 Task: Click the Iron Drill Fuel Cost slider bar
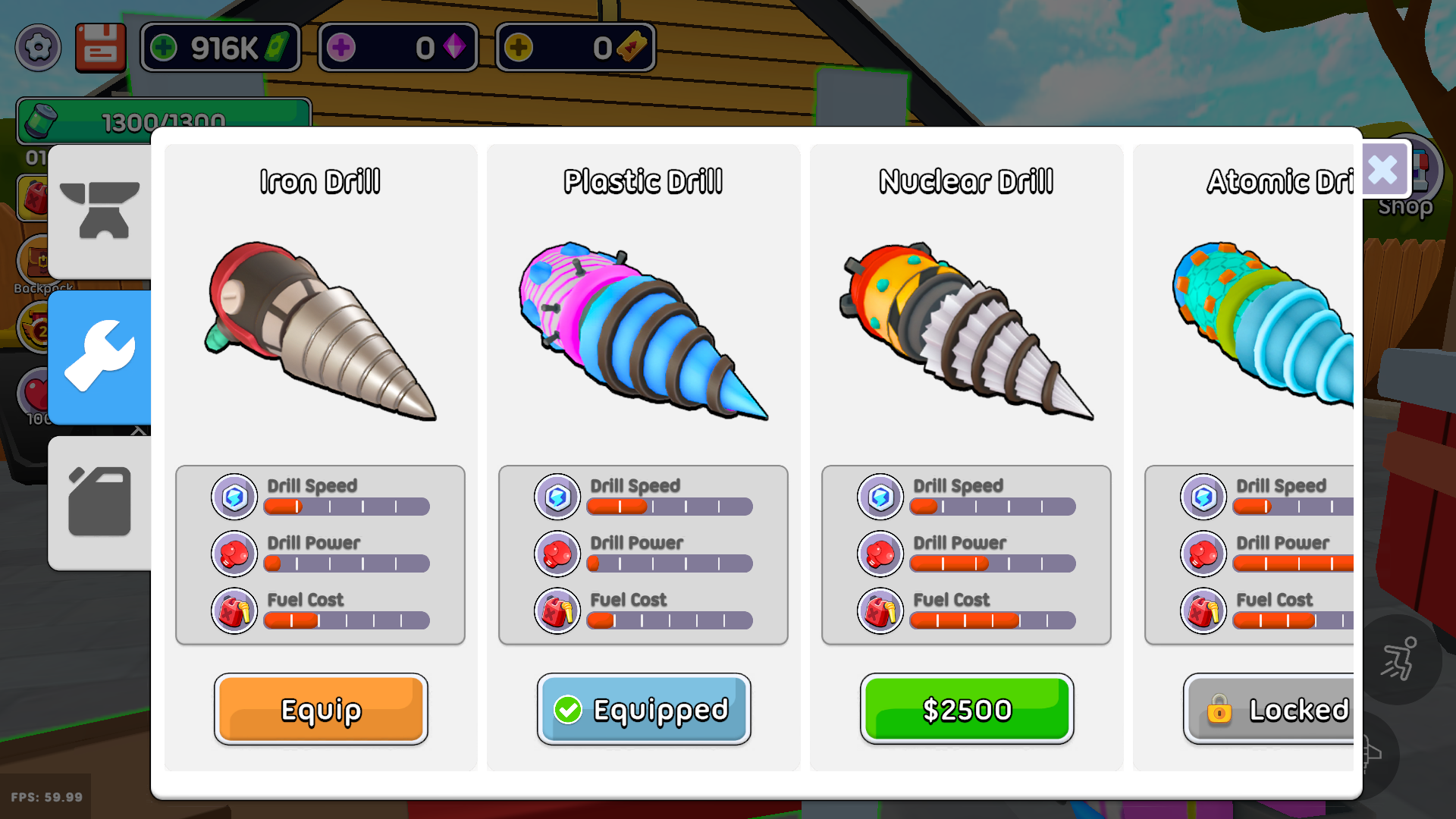346,620
